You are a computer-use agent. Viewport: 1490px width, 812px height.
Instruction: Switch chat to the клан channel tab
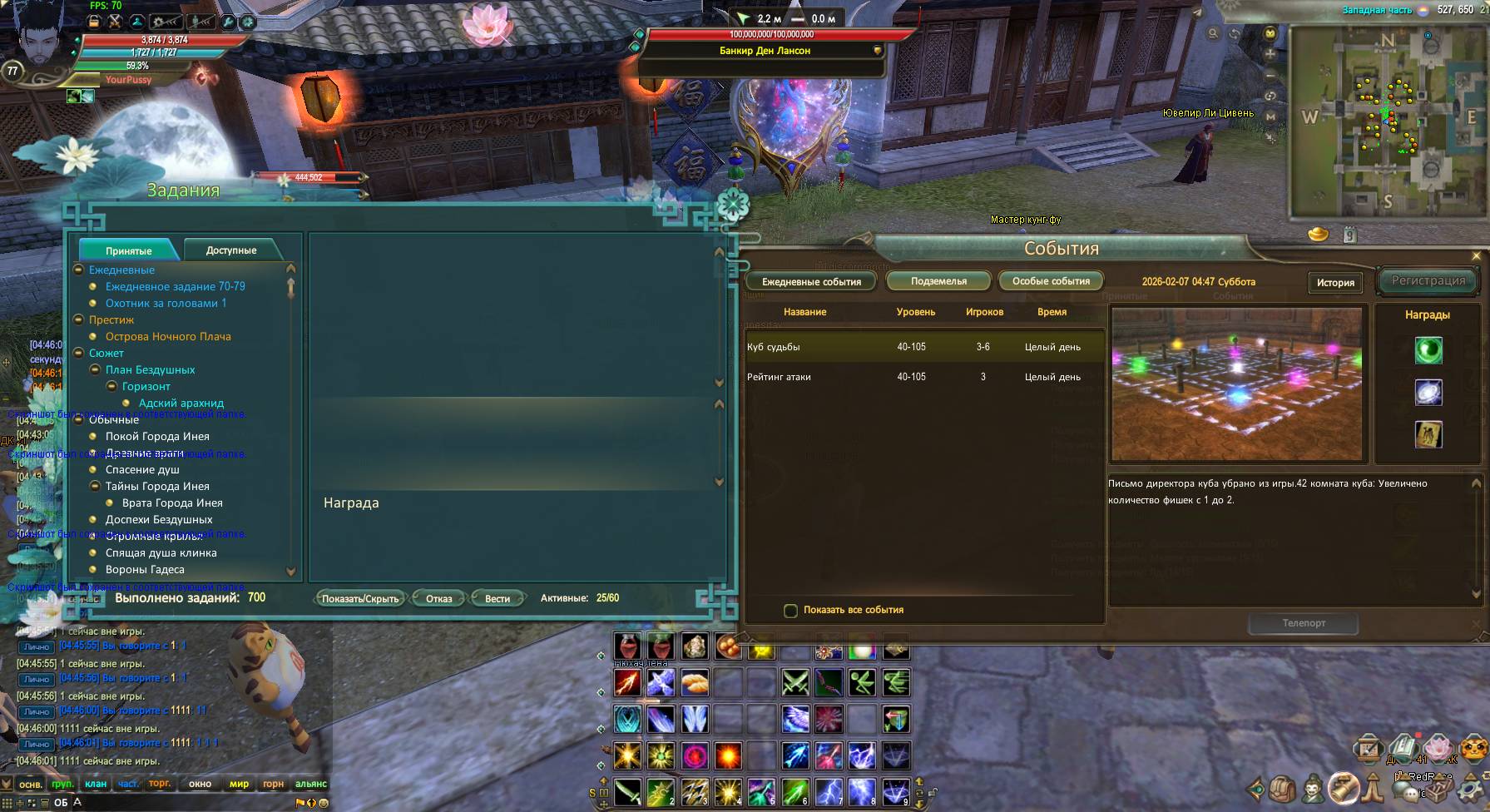[96, 784]
